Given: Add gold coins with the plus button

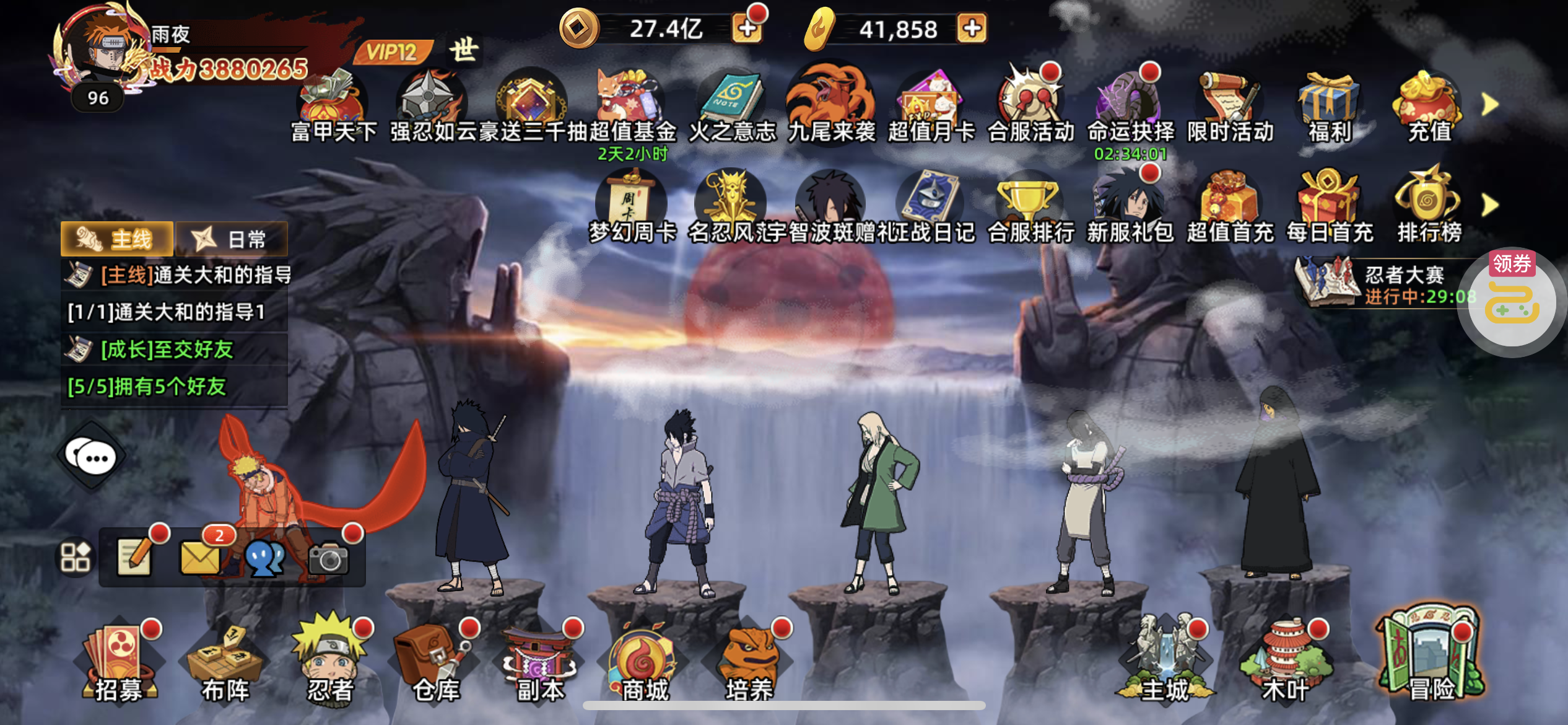Looking at the screenshot, I should 747,29.
